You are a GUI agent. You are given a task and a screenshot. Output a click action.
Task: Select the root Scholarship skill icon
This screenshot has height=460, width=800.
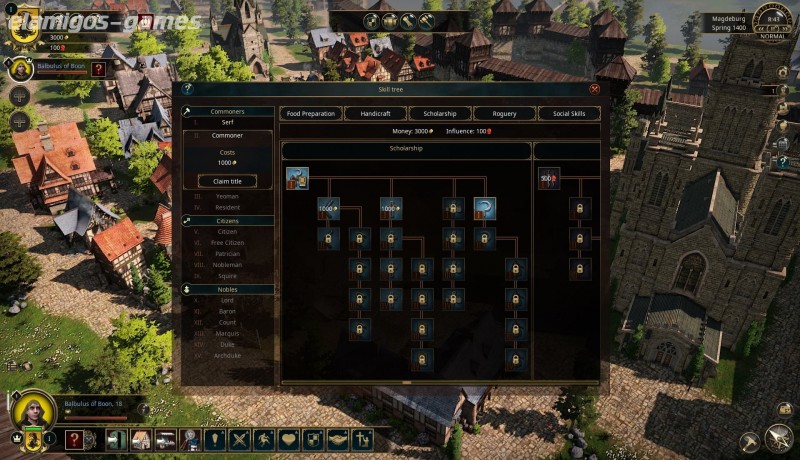click(297, 178)
